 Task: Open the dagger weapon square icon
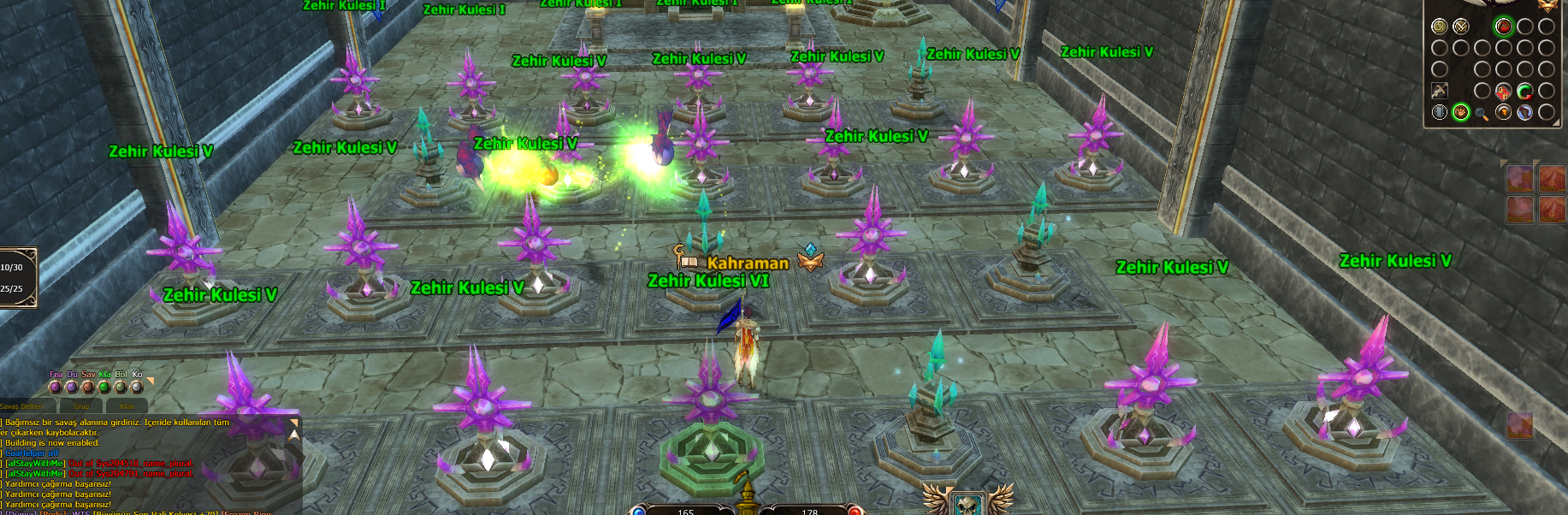coord(1440,91)
